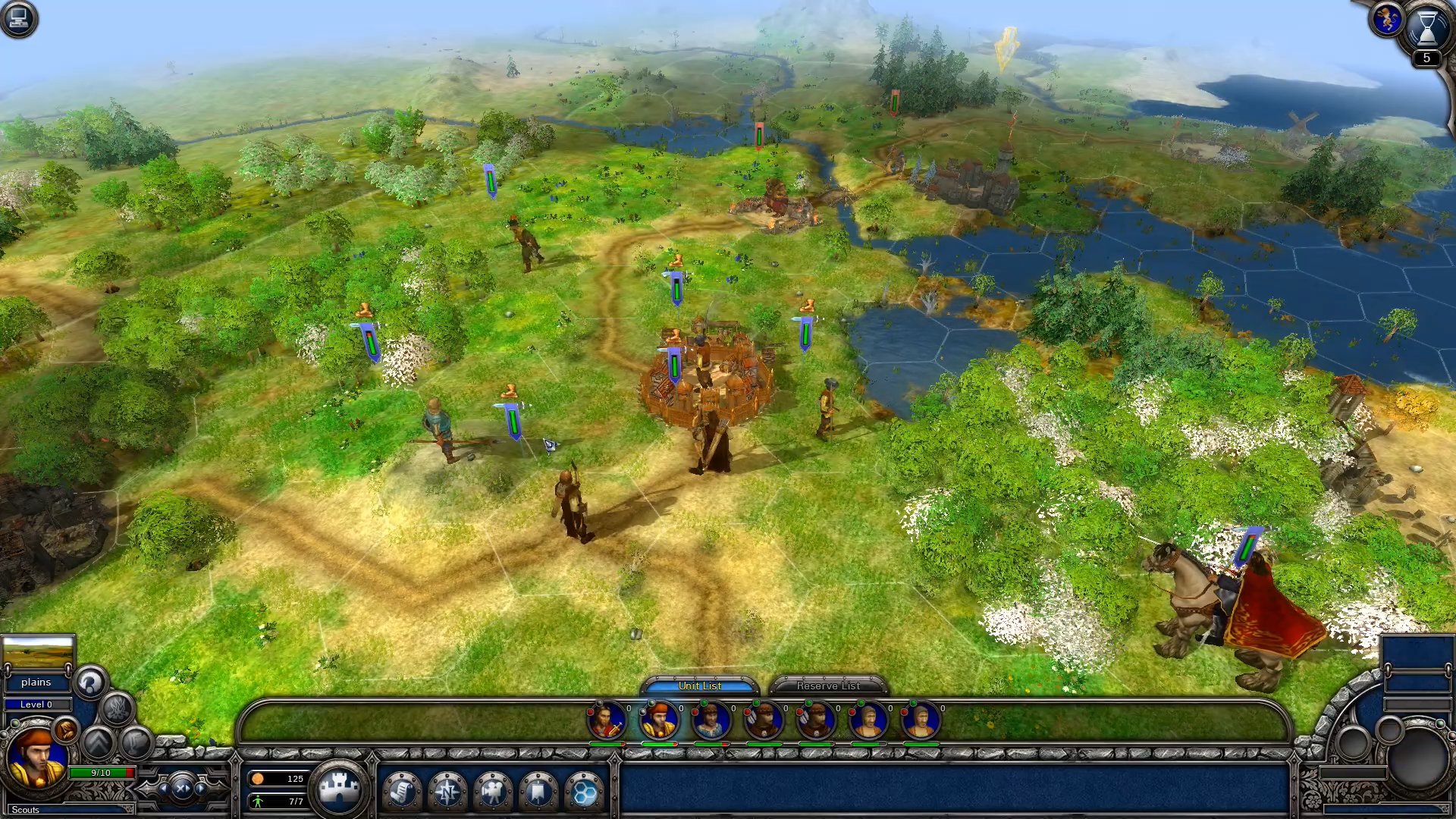This screenshot has width=1456, height=819.
Task: Switch to the Reserve List tab
Action: pyautogui.click(x=827, y=686)
